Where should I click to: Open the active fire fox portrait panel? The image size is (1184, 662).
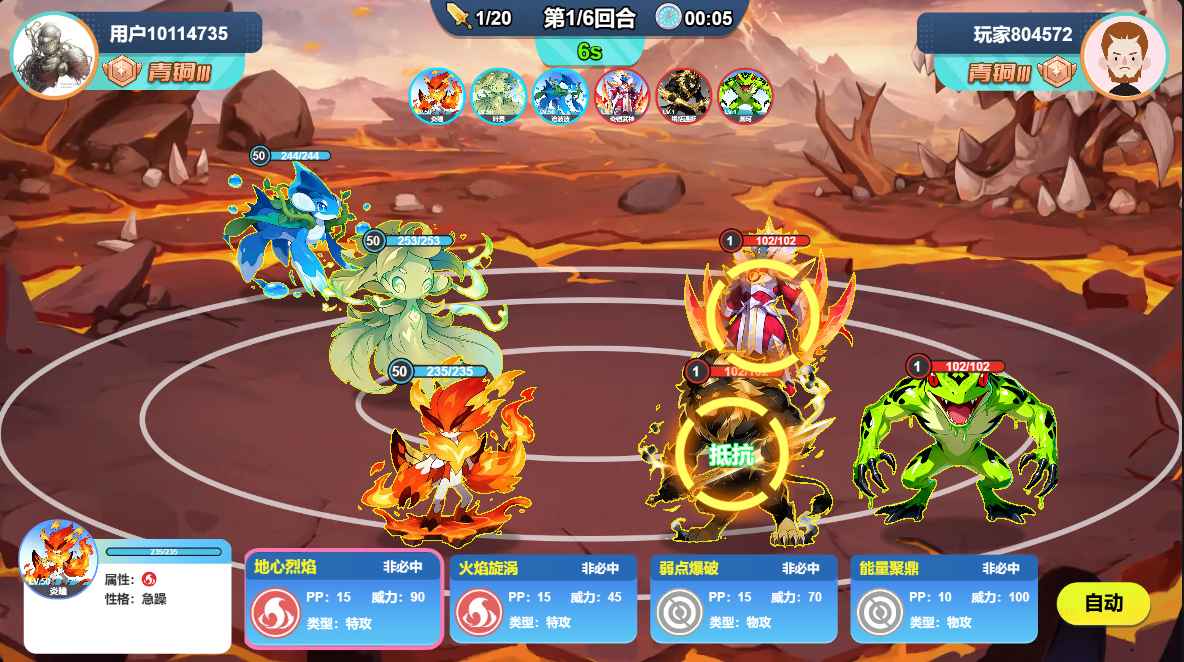59,560
